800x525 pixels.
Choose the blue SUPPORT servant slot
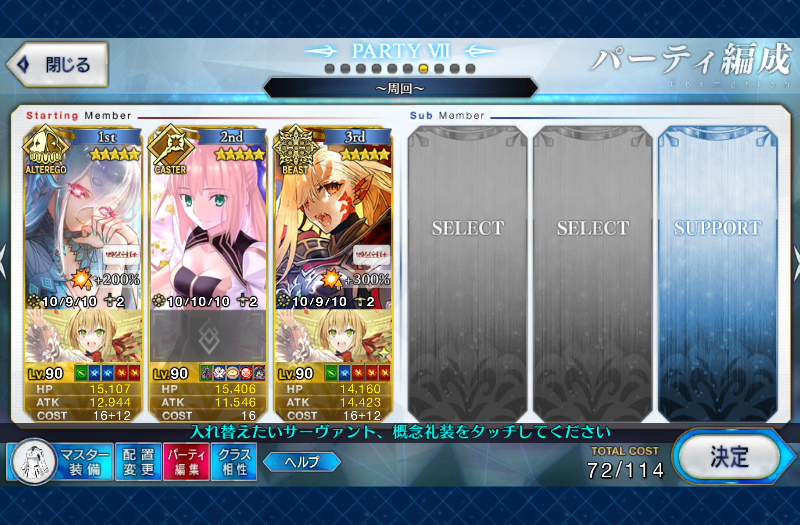pos(718,270)
